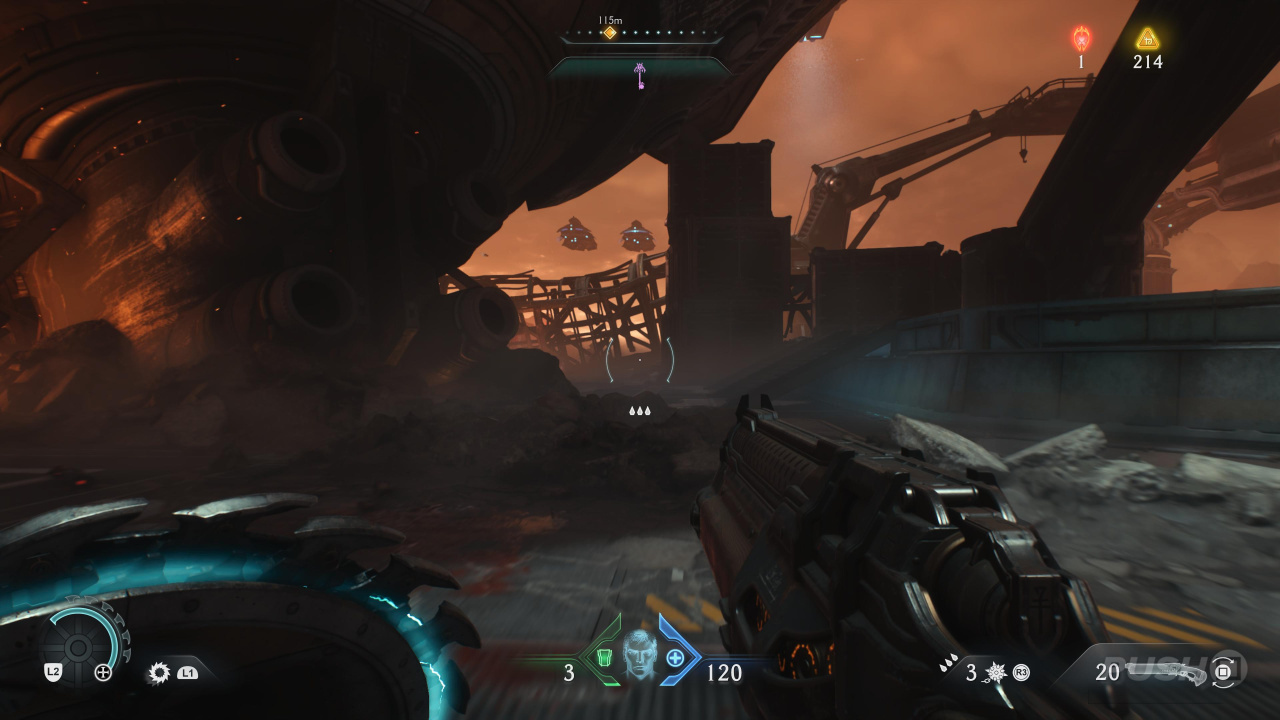Click the green armor icon
1280x720 pixels.
(604, 658)
